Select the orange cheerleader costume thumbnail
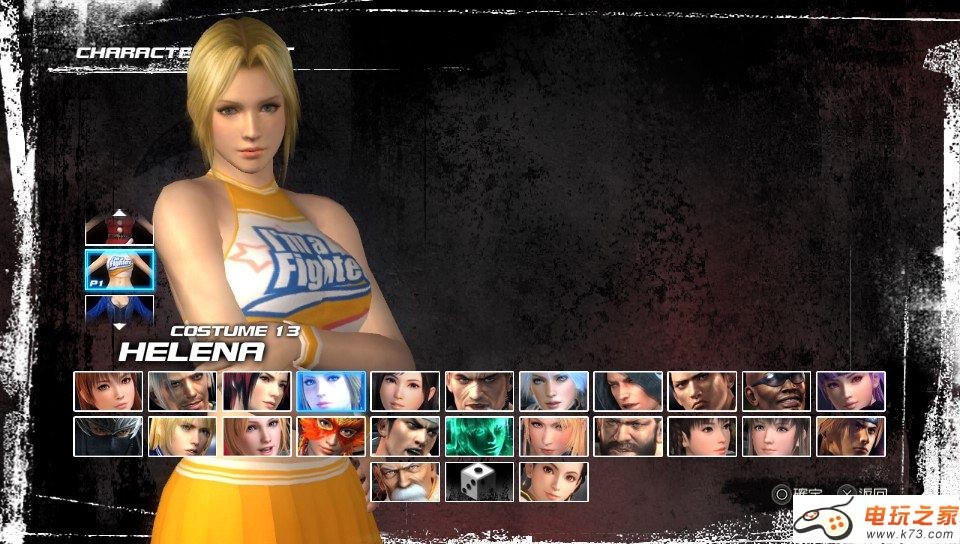The image size is (960, 544). coord(120,269)
